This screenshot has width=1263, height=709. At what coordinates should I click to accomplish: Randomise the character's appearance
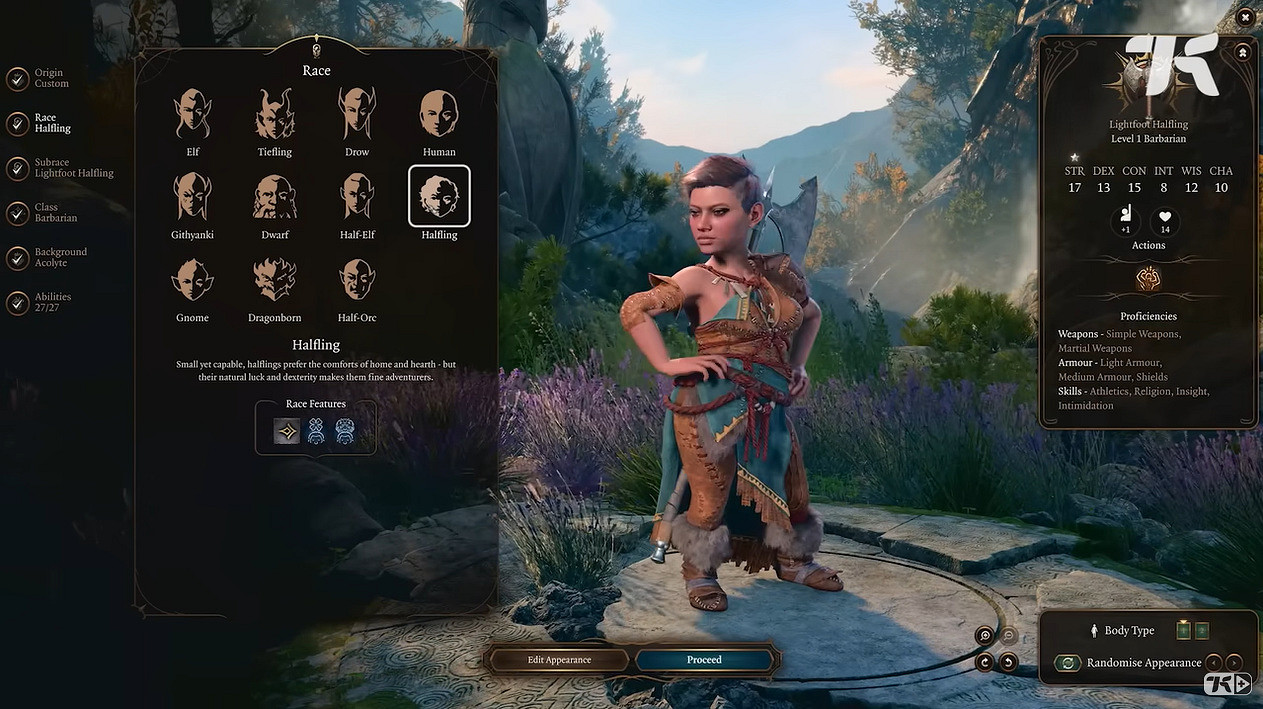click(1069, 663)
